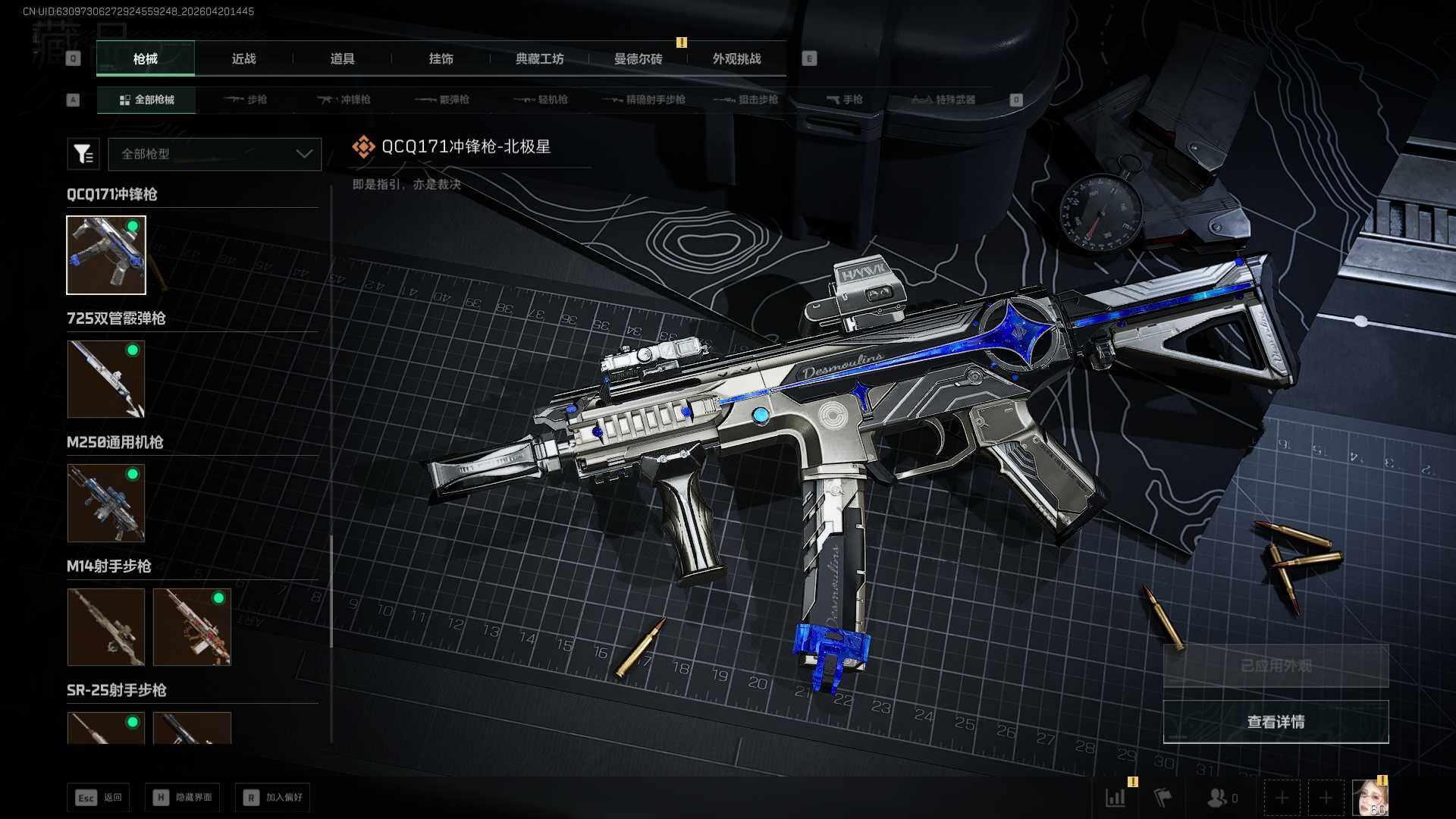Show the 外观挑战 challenges tab
The image size is (1456, 819).
[x=736, y=58]
